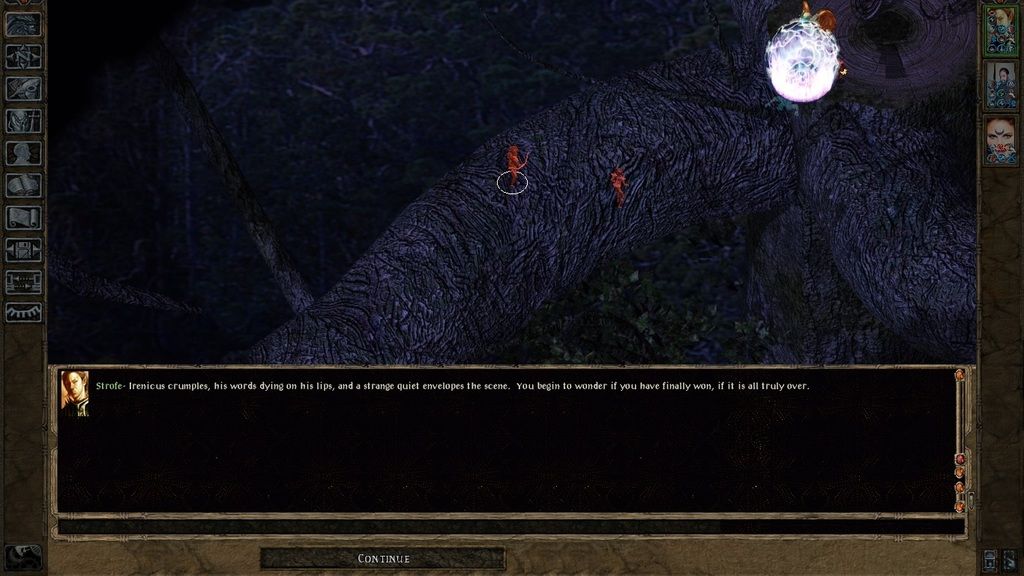
Task: Open the inventory screen
Action: click(x=23, y=121)
